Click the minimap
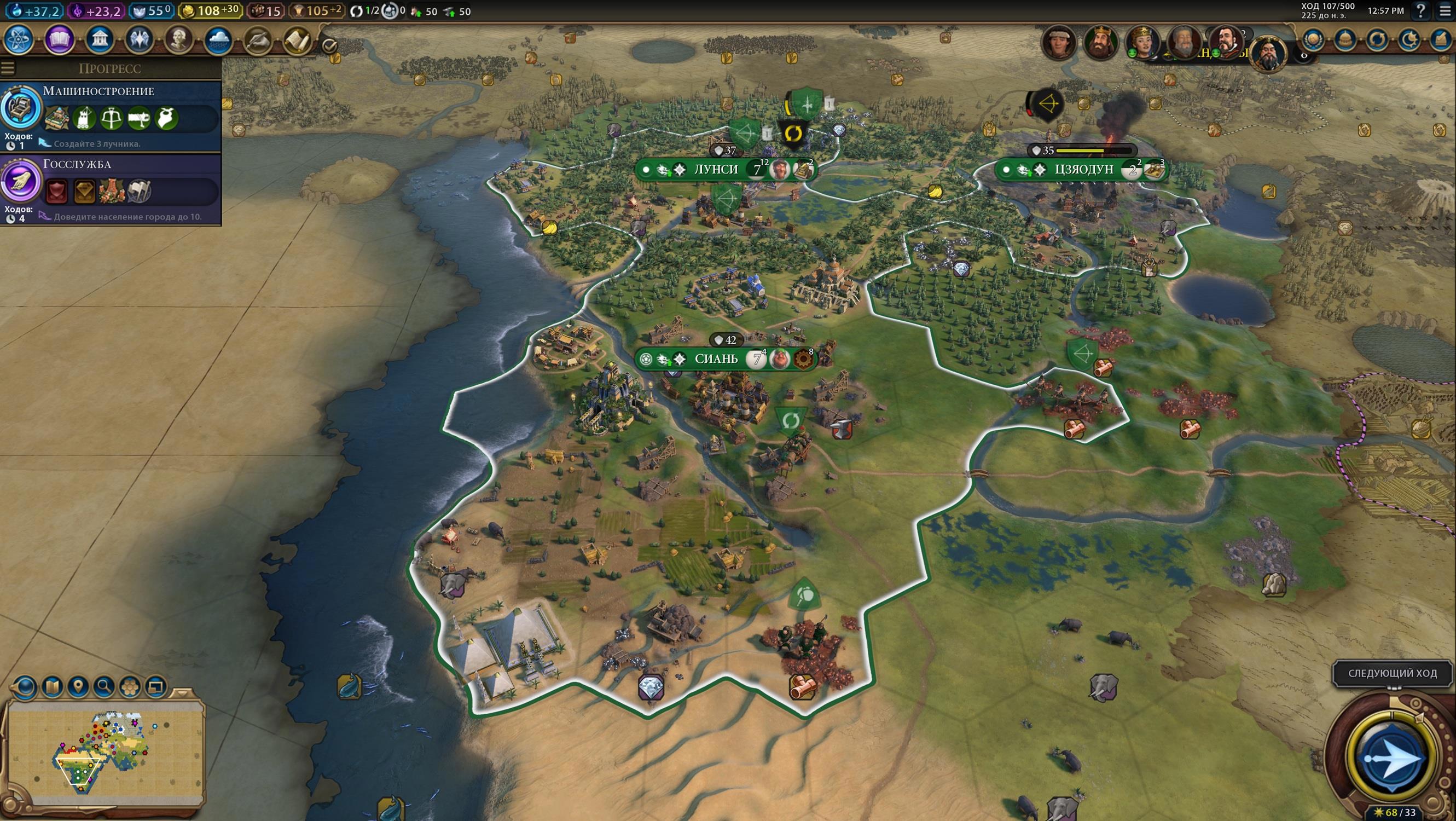This screenshot has height=821, width=1456. [105, 752]
